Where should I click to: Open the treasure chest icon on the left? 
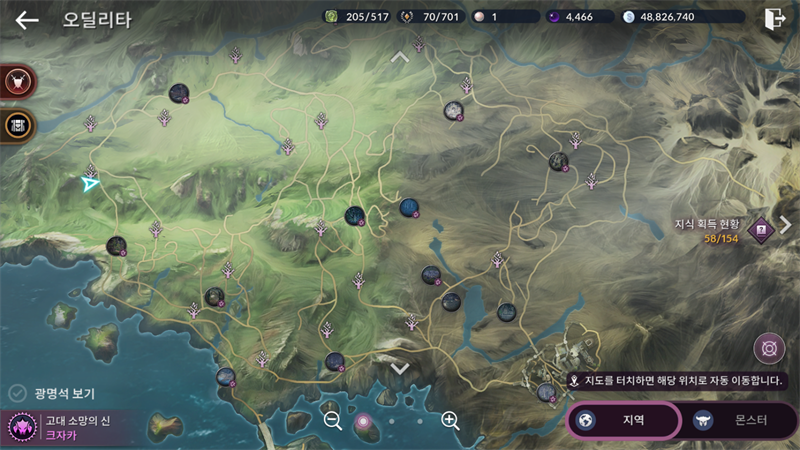pyautogui.click(x=18, y=125)
